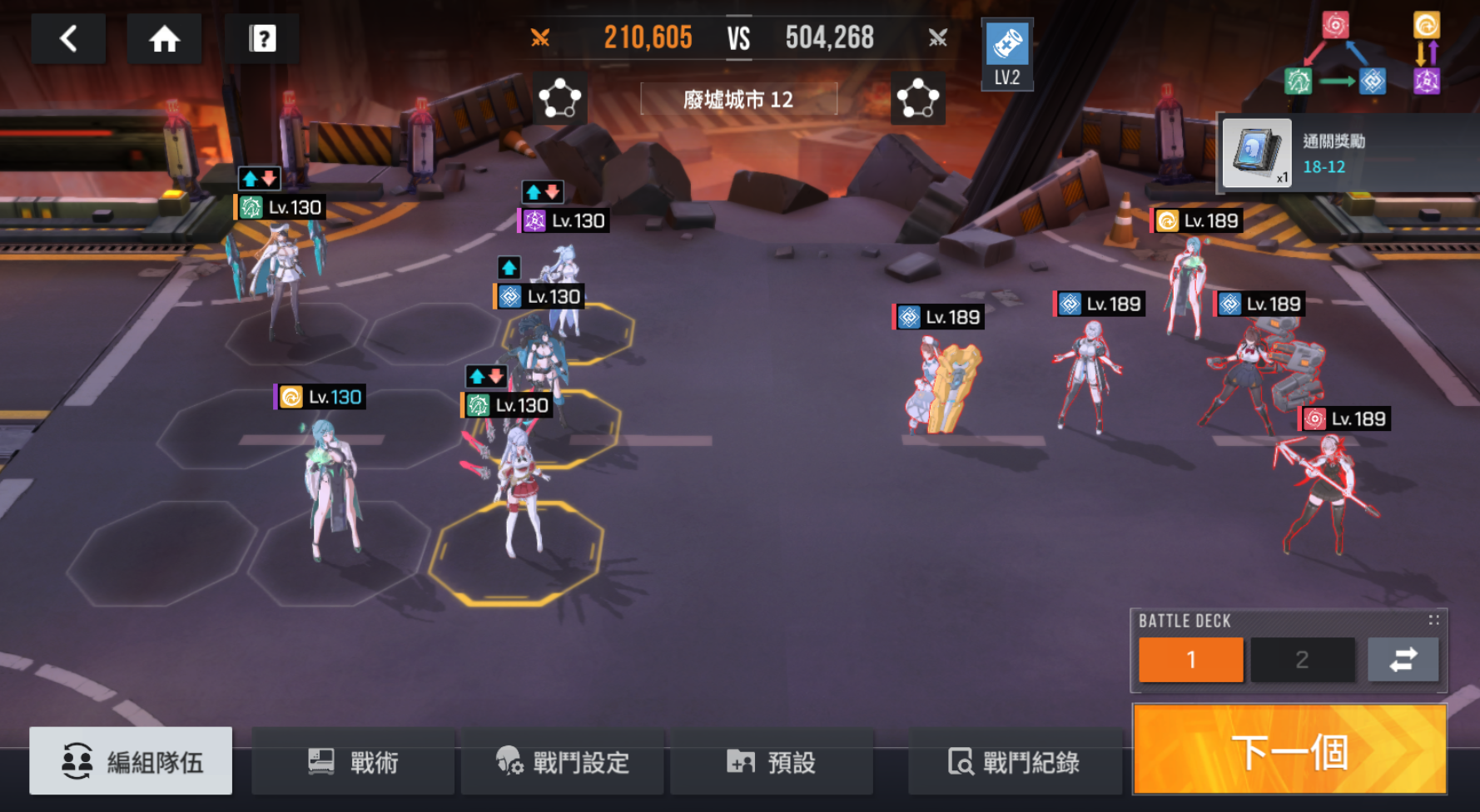Open the ally formation pattern icon

[559, 99]
